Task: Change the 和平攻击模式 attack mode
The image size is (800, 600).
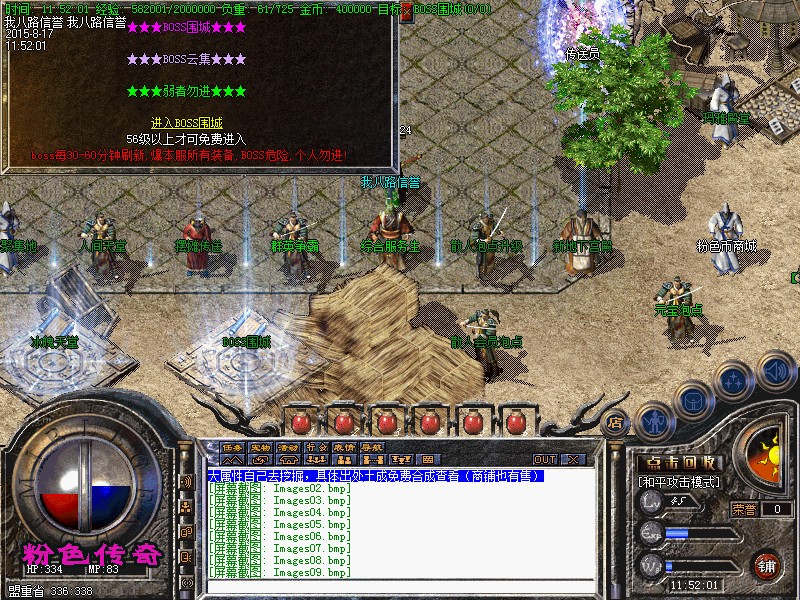Action: coord(681,482)
